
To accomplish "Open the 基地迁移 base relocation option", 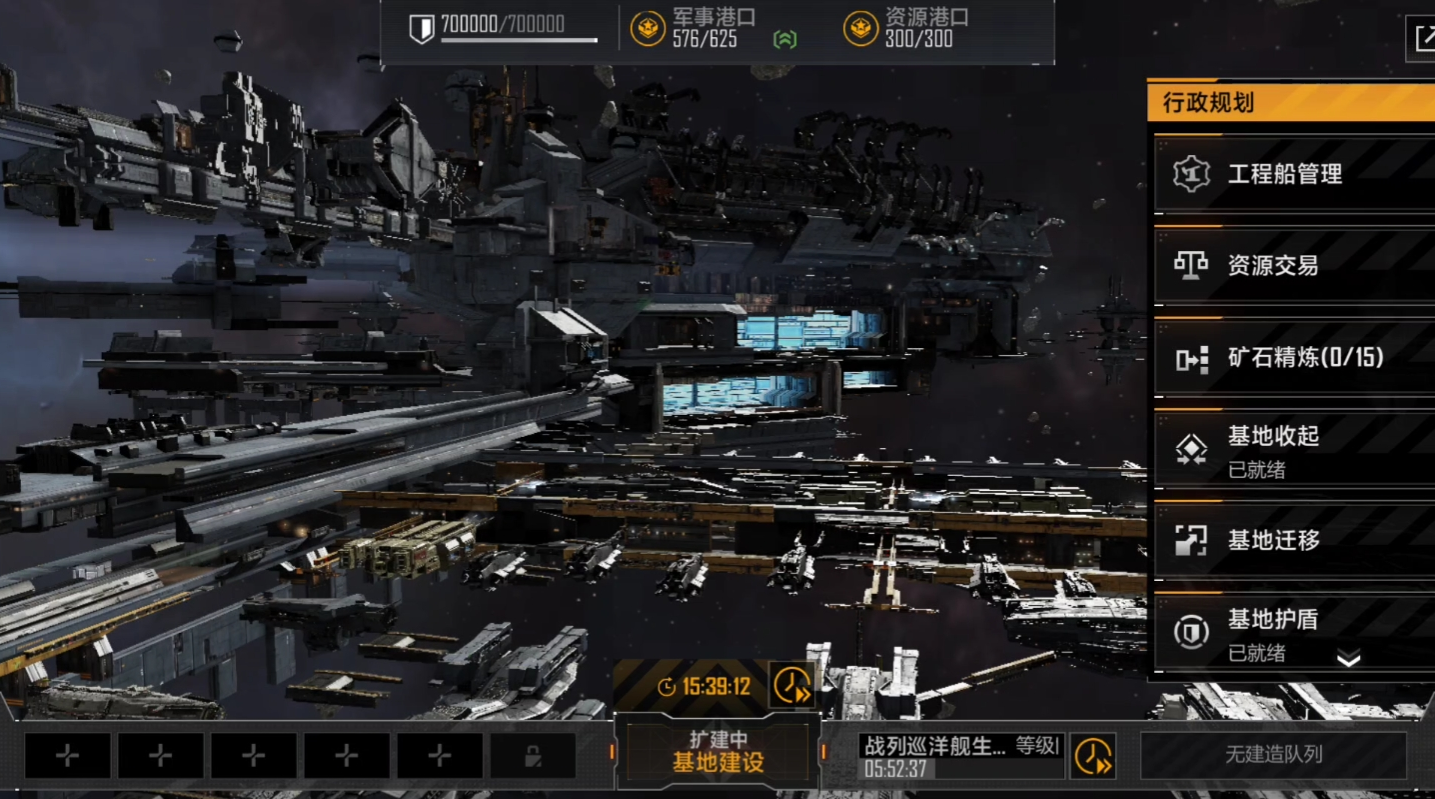I will pos(1292,541).
